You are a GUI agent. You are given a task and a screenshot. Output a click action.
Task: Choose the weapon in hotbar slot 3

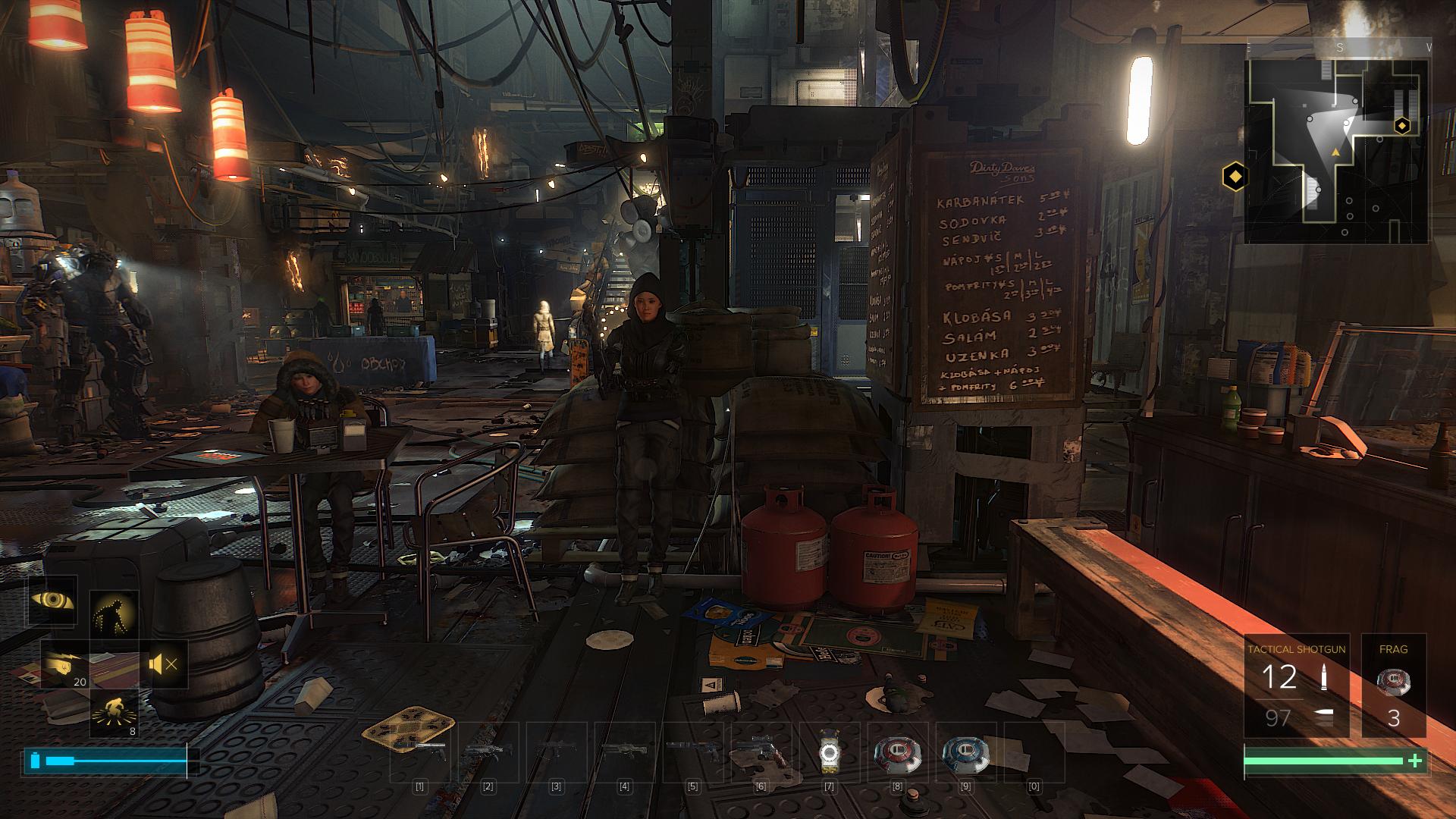click(x=557, y=751)
